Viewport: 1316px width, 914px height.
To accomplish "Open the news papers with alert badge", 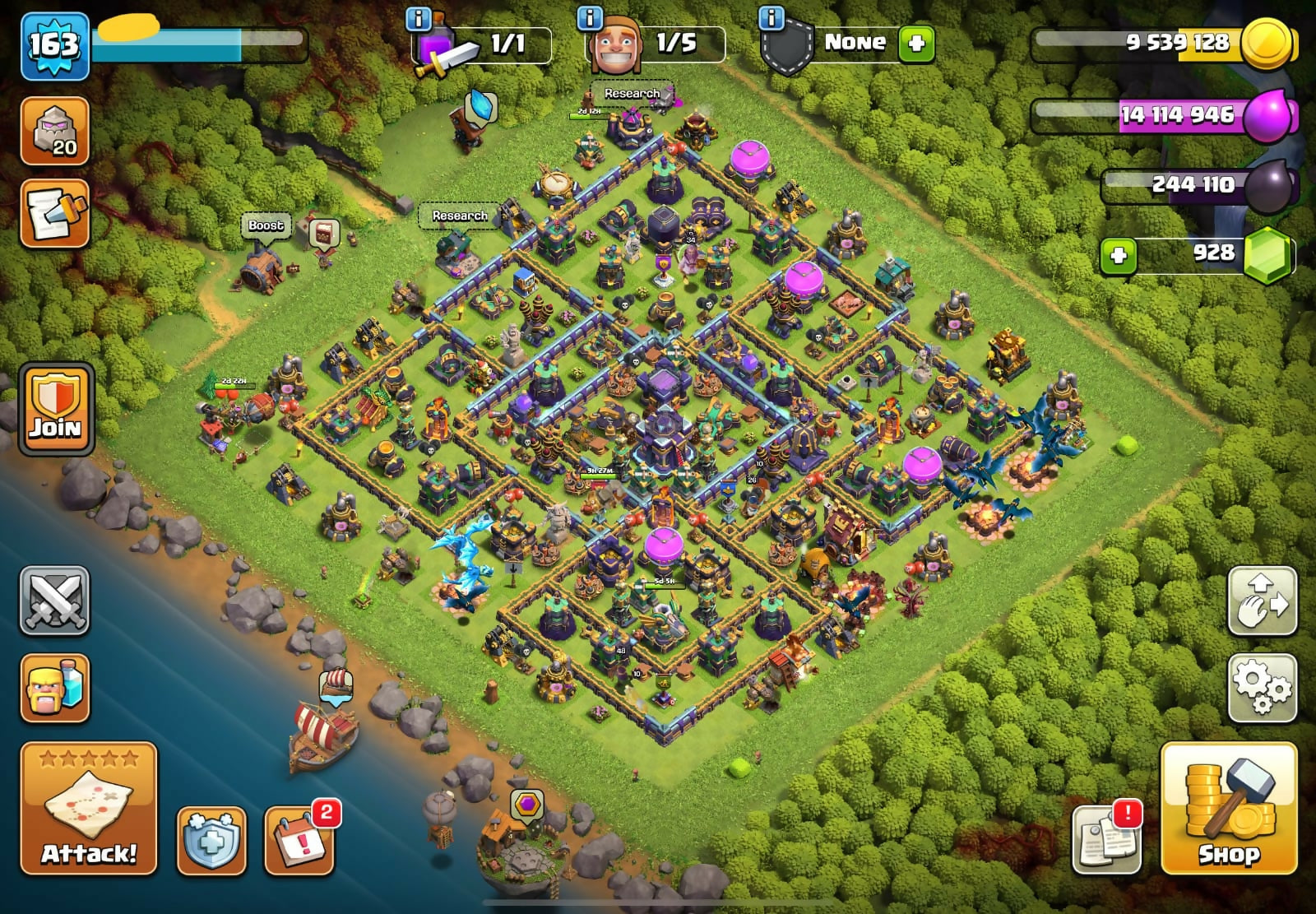I will tap(1107, 839).
